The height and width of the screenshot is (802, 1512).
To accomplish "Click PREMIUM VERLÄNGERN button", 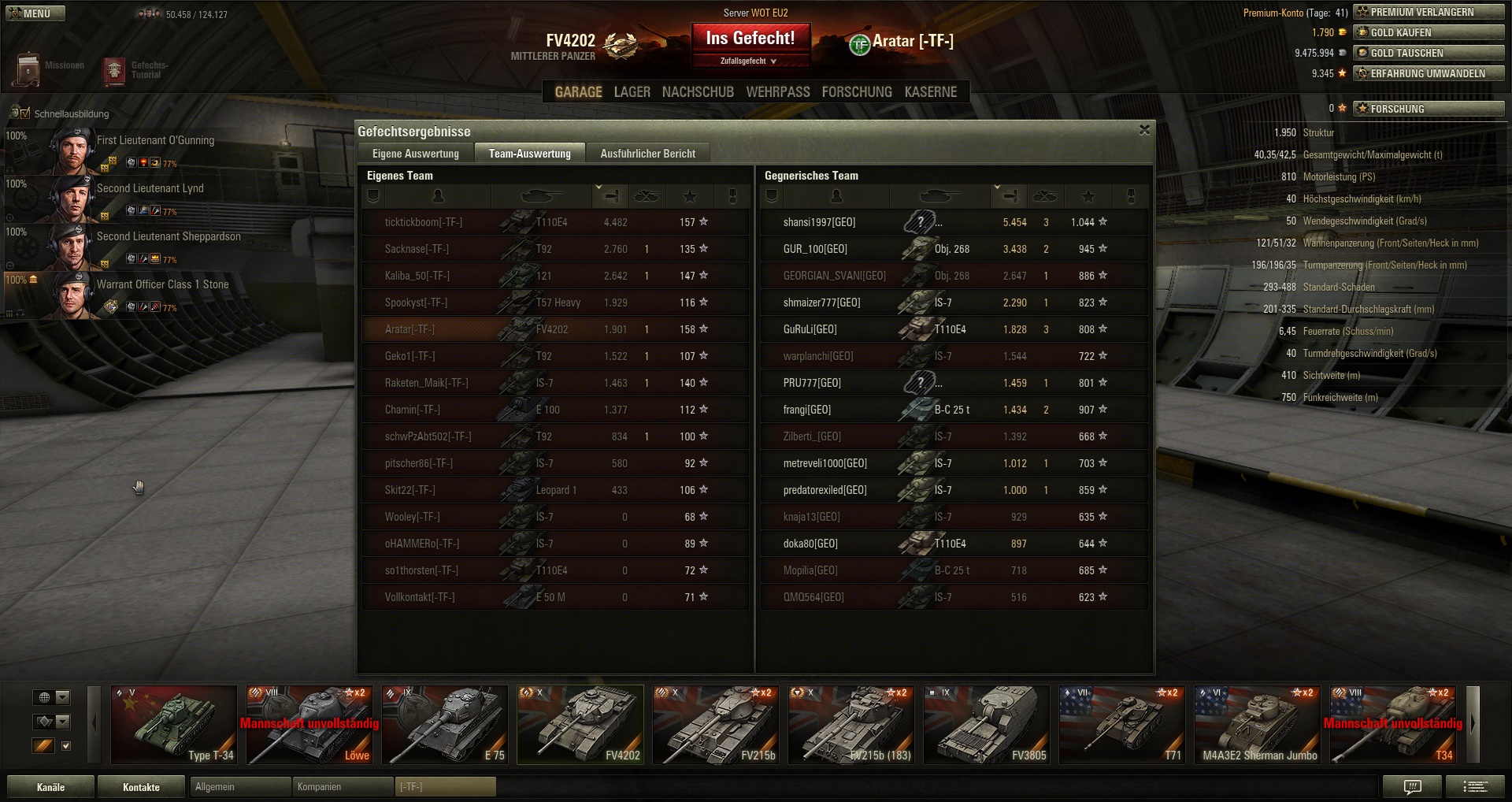I will tap(1429, 13).
